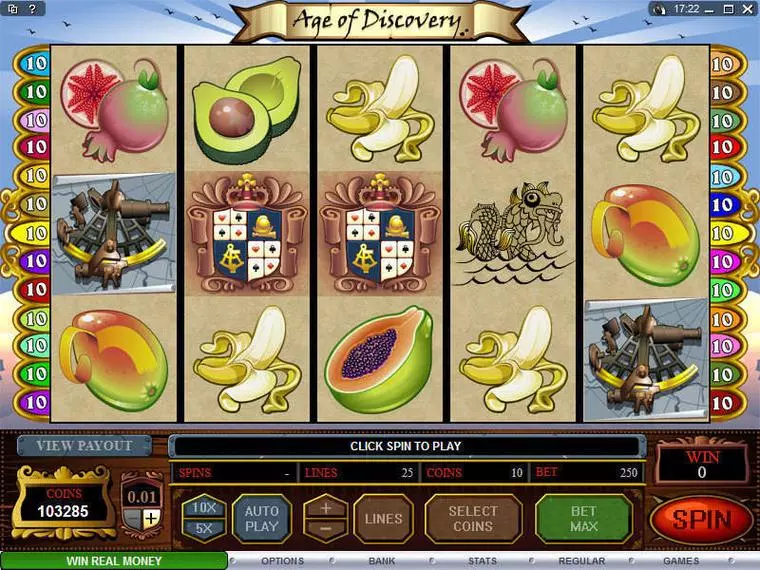Open the Bank menu

click(382, 561)
